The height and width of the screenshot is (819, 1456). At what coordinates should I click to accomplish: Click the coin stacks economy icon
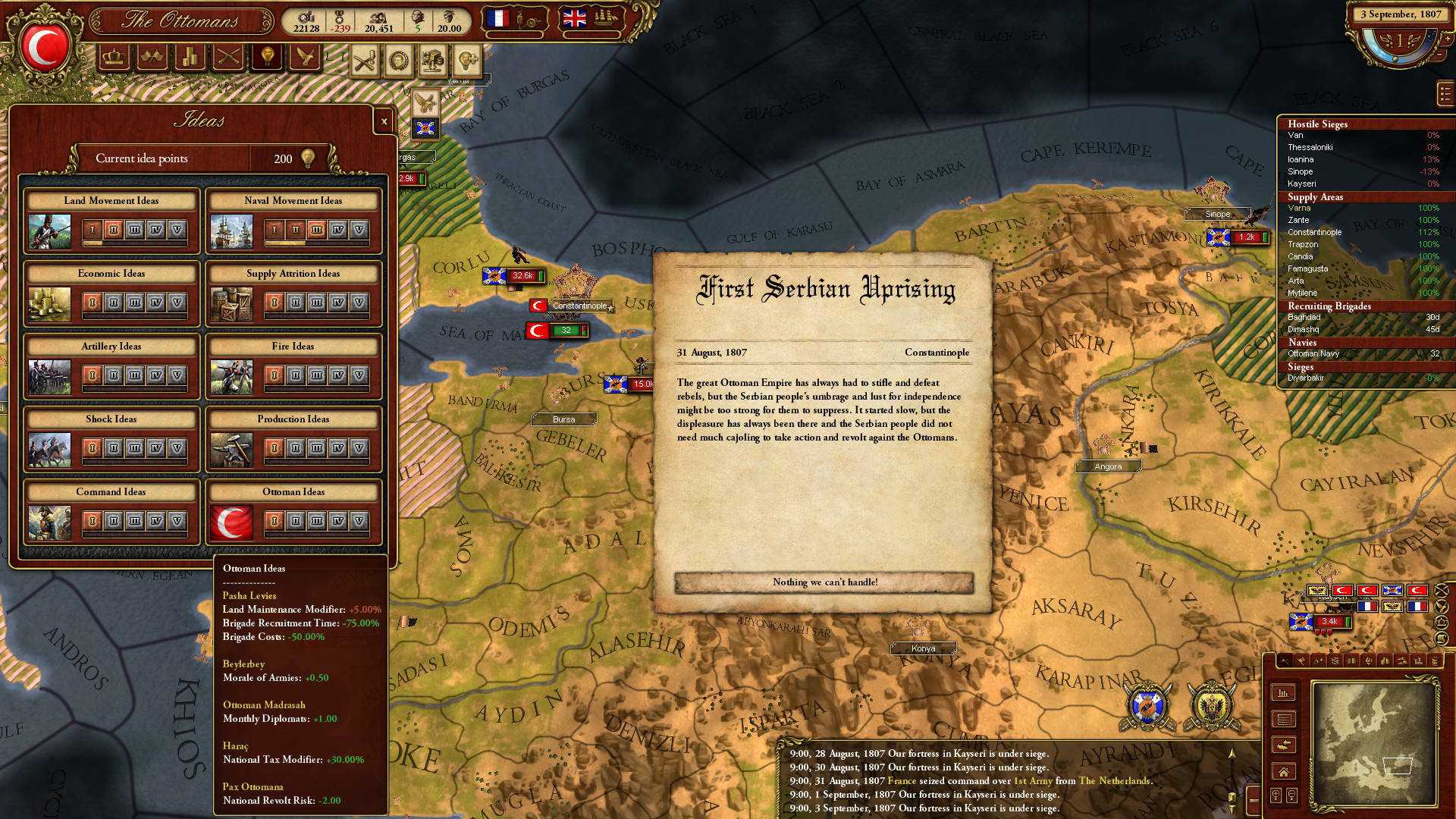click(x=189, y=57)
